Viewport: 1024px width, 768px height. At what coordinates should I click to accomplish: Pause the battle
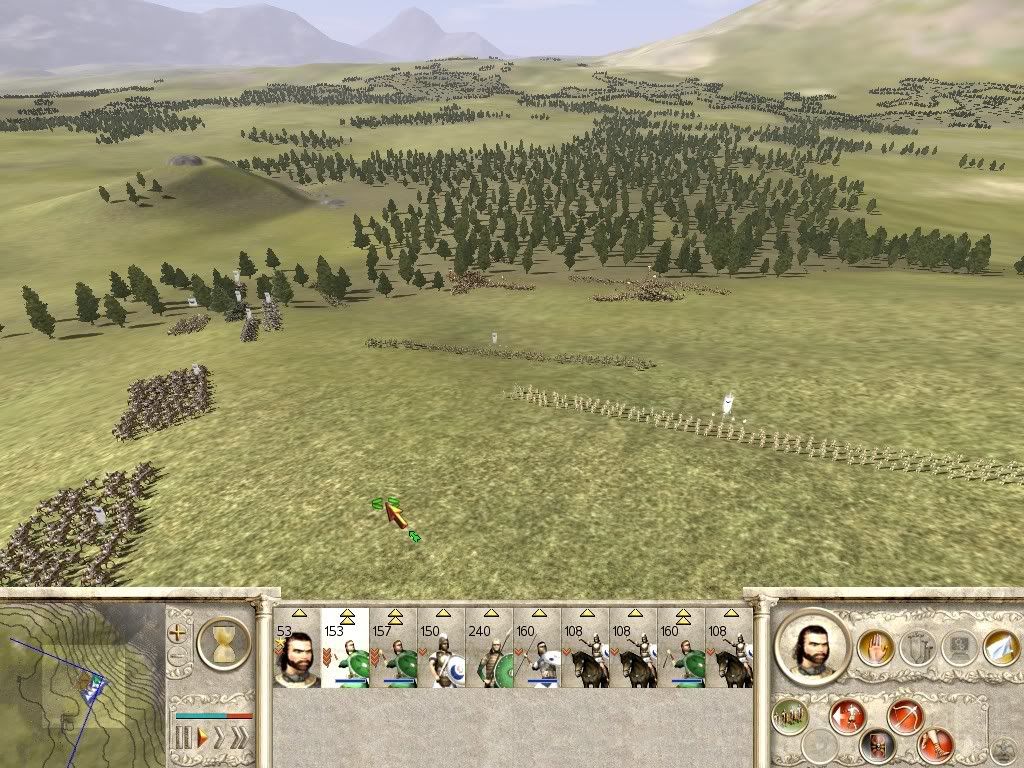[183, 739]
